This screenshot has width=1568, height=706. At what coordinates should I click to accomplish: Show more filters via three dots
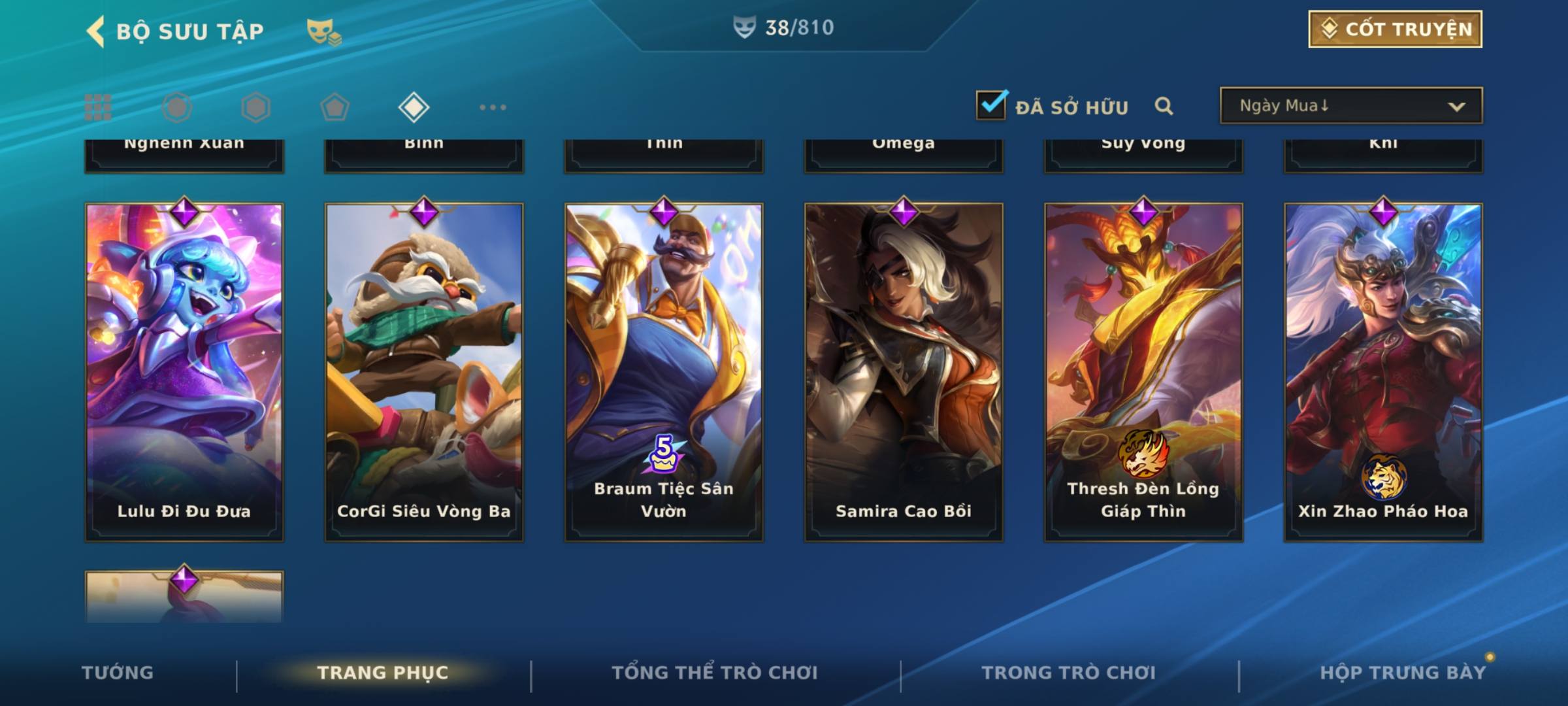pos(493,107)
